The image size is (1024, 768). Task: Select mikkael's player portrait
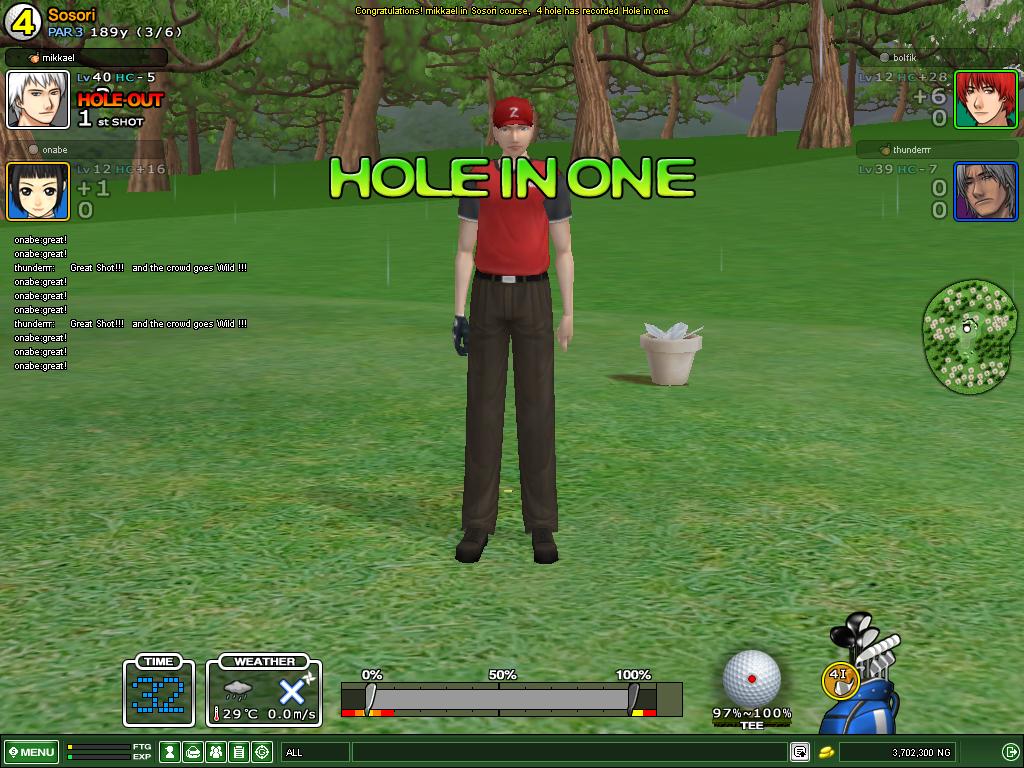[x=38, y=99]
